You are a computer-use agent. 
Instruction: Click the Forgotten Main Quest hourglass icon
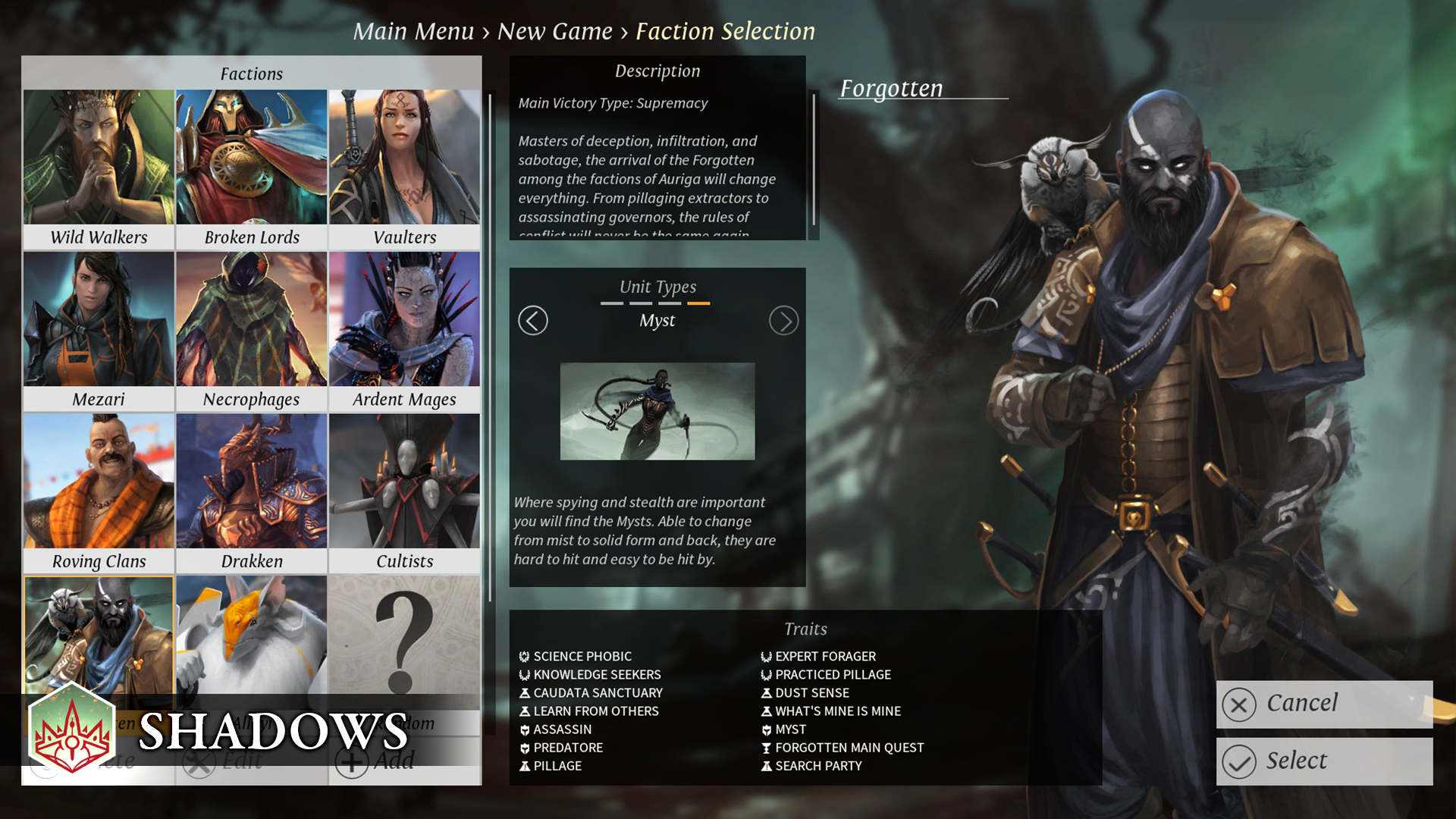tap(766, 747)
